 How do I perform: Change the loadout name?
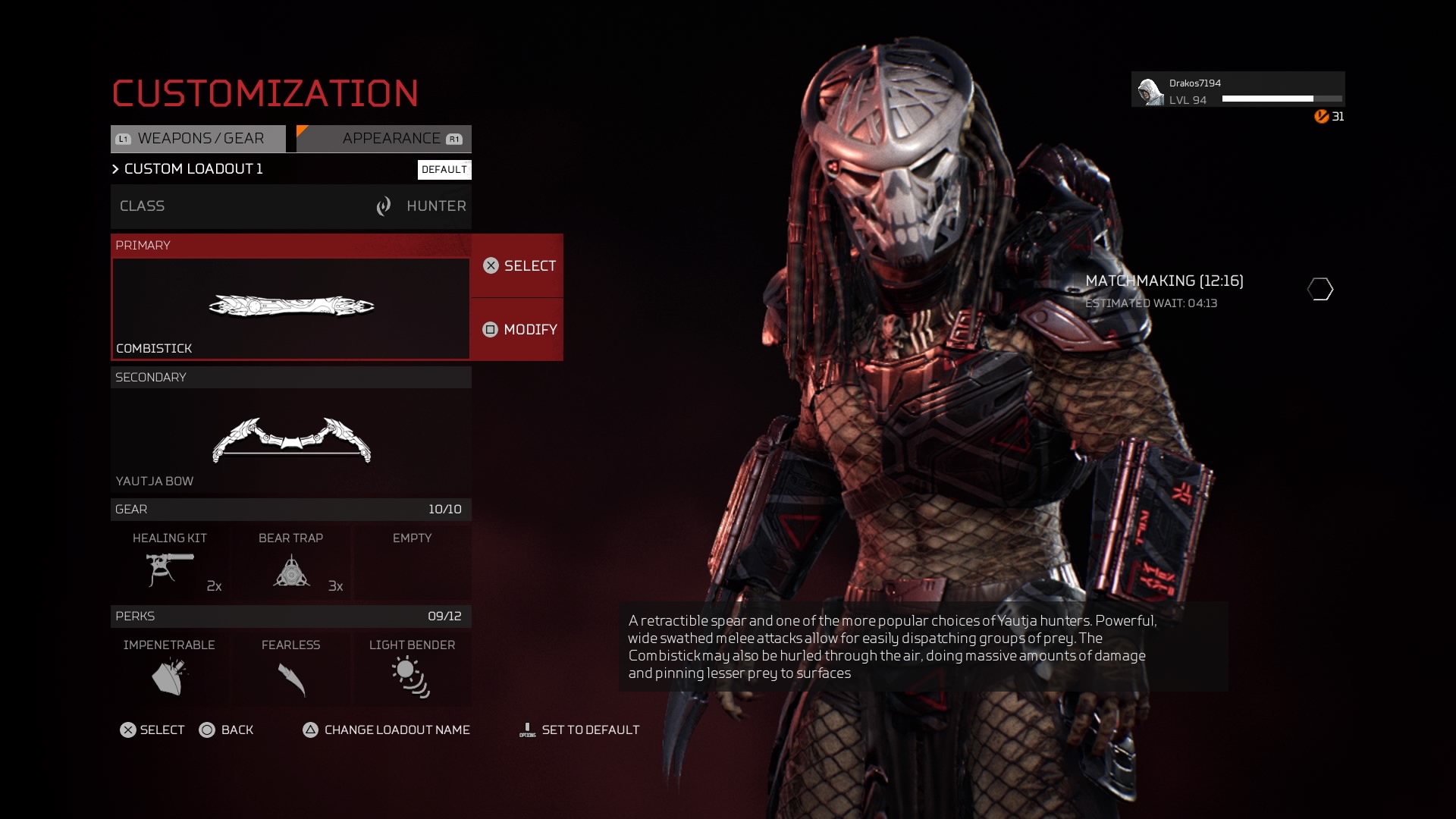click(387, 730)
